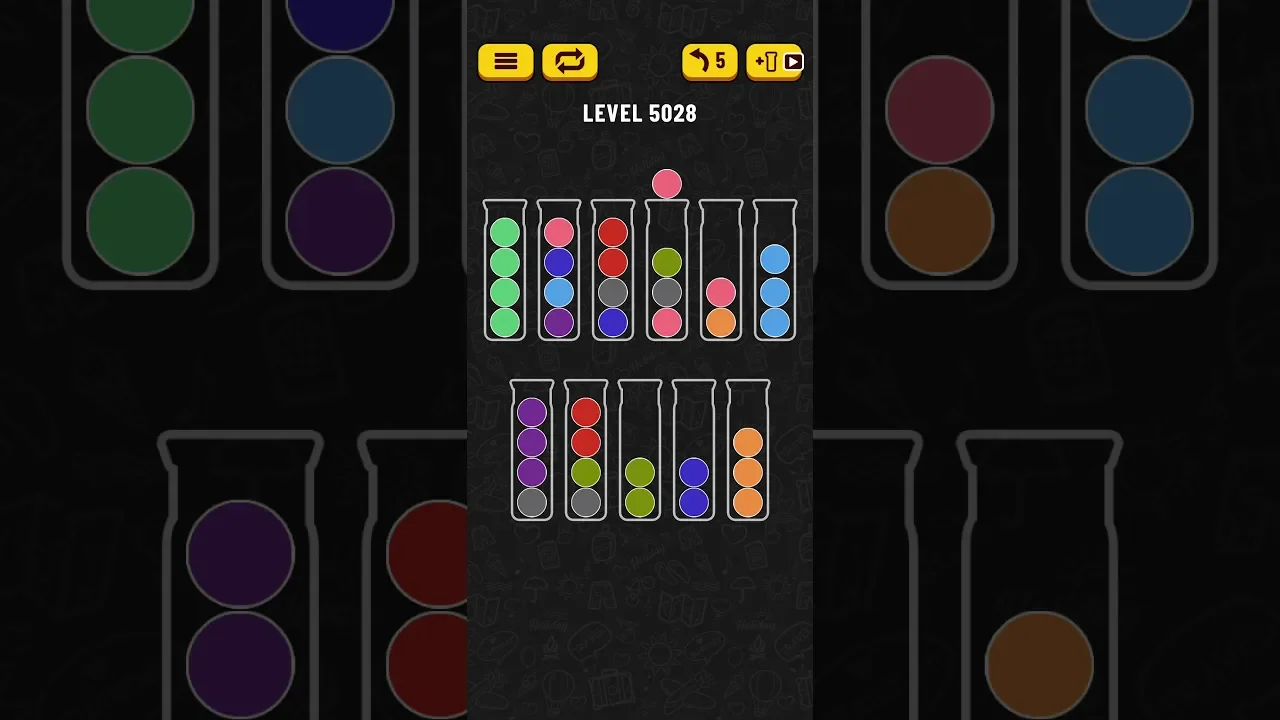Image resolution: width=1280 pixels, height=720 pixels.
Task: Select the tube containing two olive balls
Action: coord(640,452)
